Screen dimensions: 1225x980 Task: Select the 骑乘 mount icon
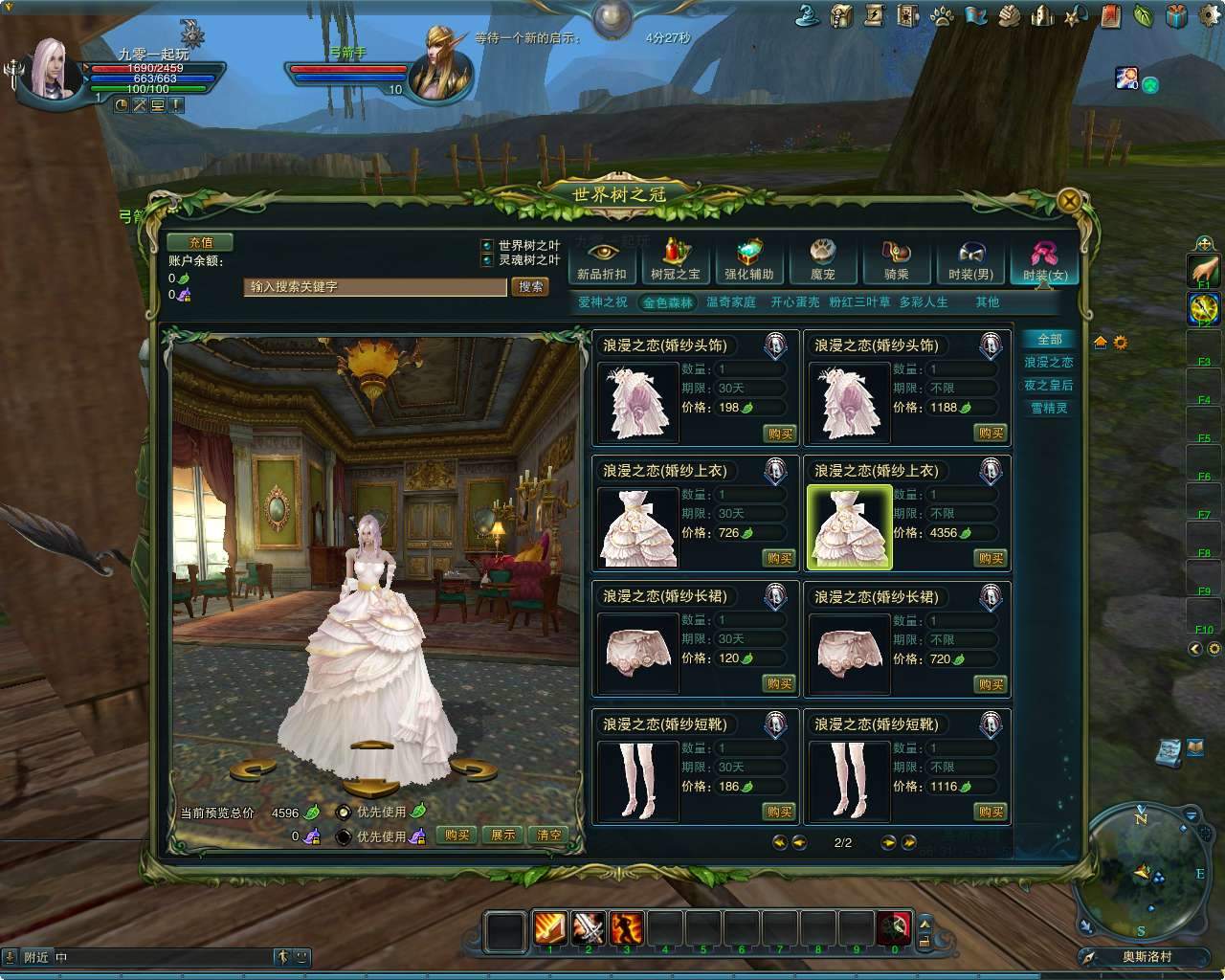897,260
